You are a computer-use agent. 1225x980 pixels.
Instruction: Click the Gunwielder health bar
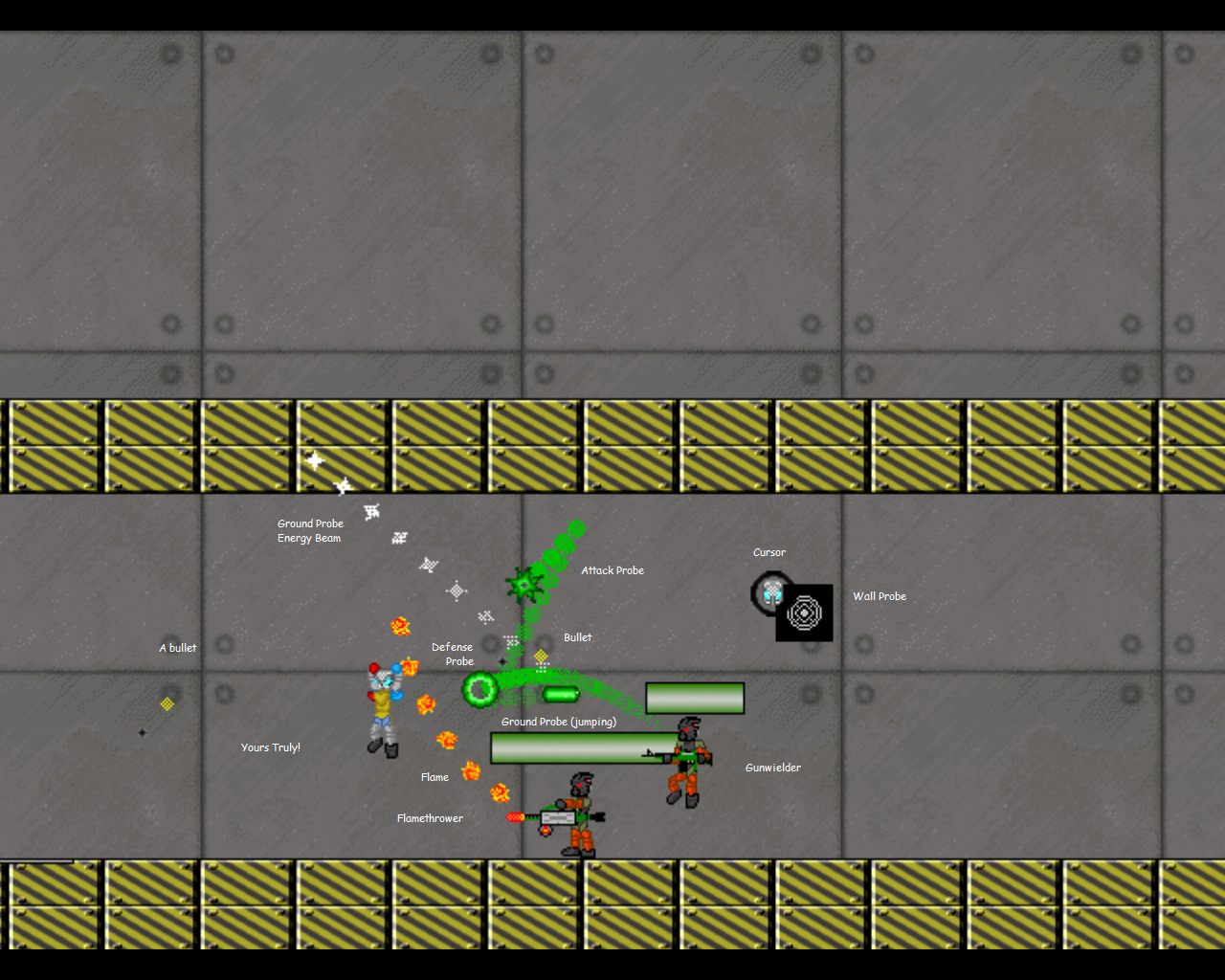tap(695, 699)
